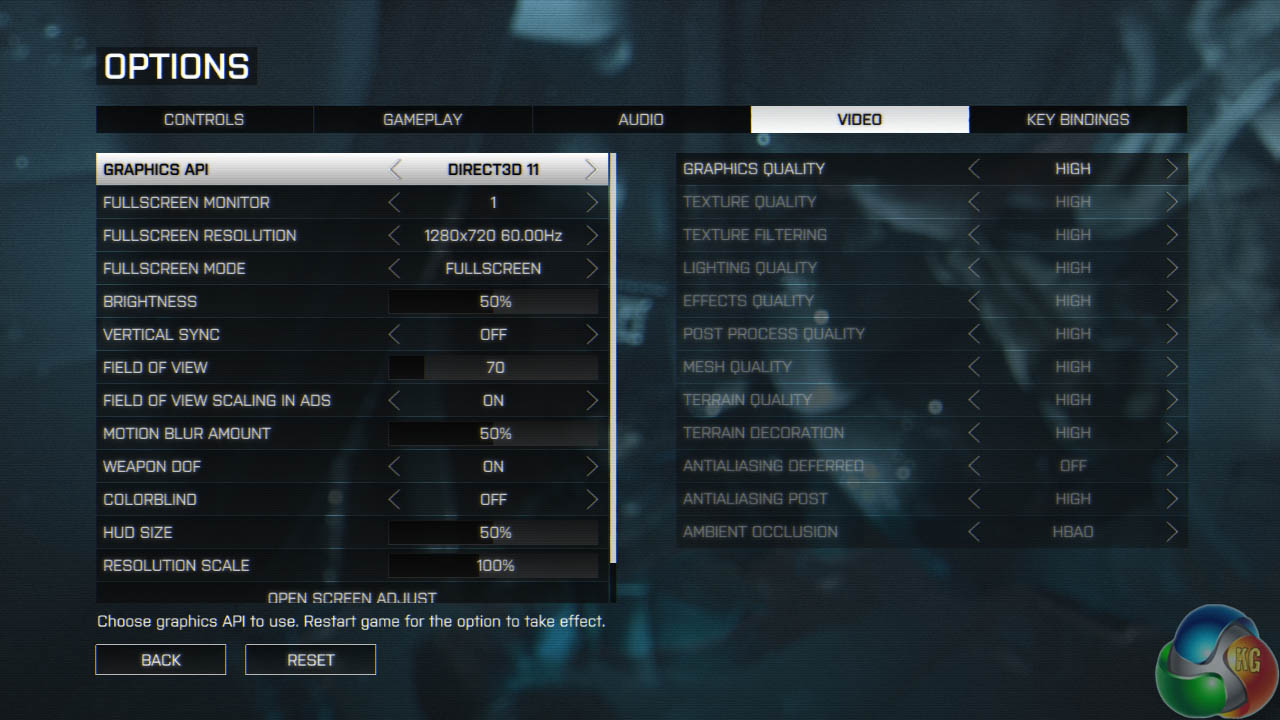Select the Audio tab
1280x720 pixels.
tap(641, 119)
